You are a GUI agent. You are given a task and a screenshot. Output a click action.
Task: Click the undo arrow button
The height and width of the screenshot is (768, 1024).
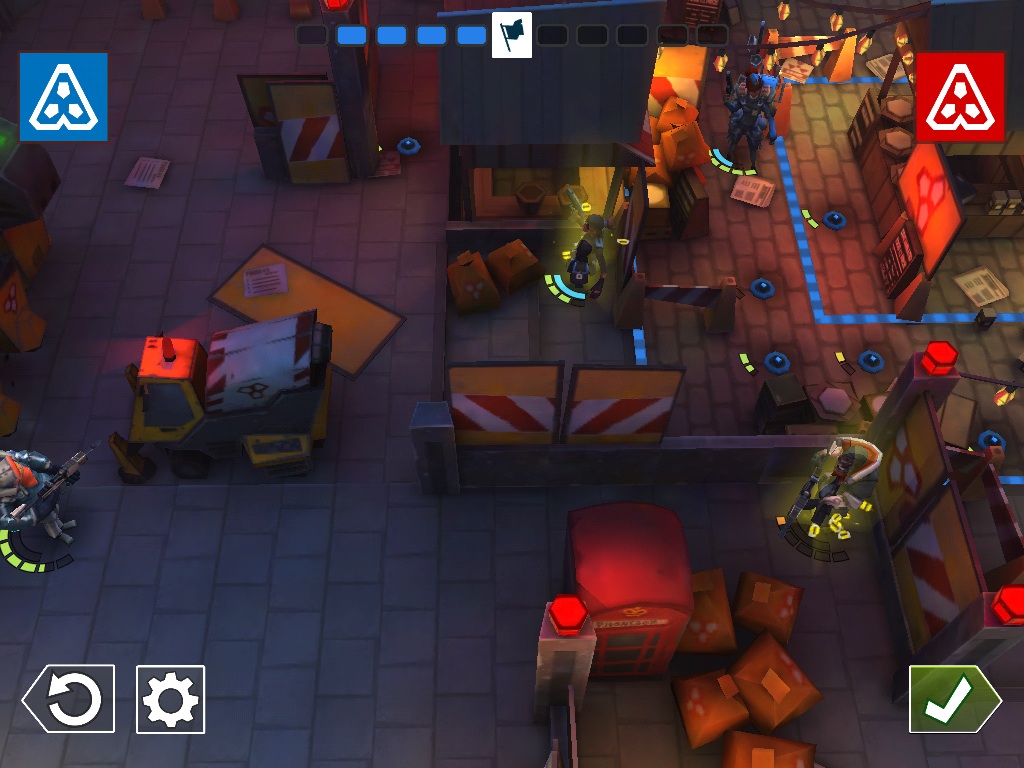(69, 699)
